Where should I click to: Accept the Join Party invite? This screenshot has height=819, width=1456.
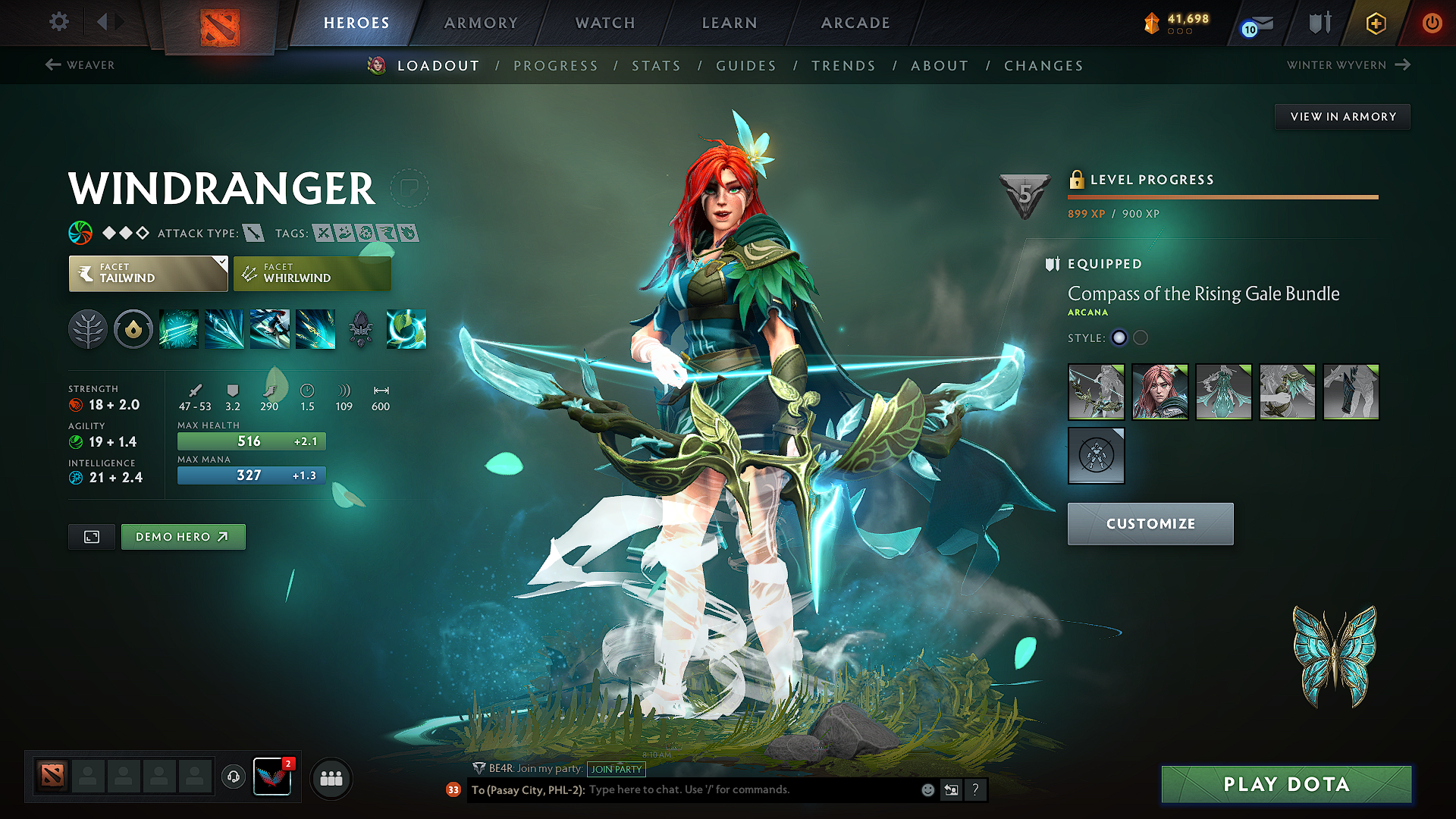(617, 769)
